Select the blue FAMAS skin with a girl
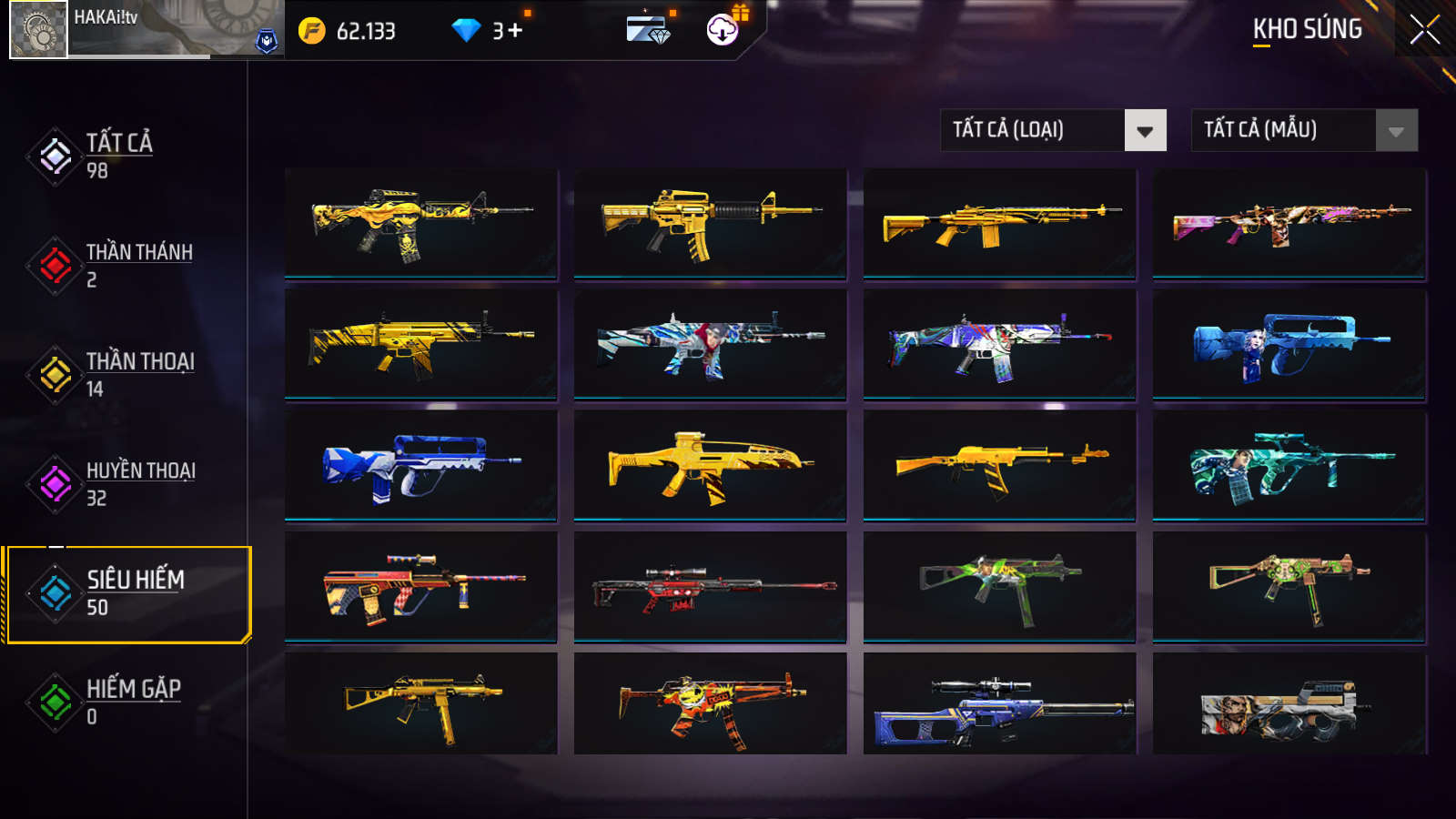Viewport: 1456px width, 819px height. coord(1289,345)
